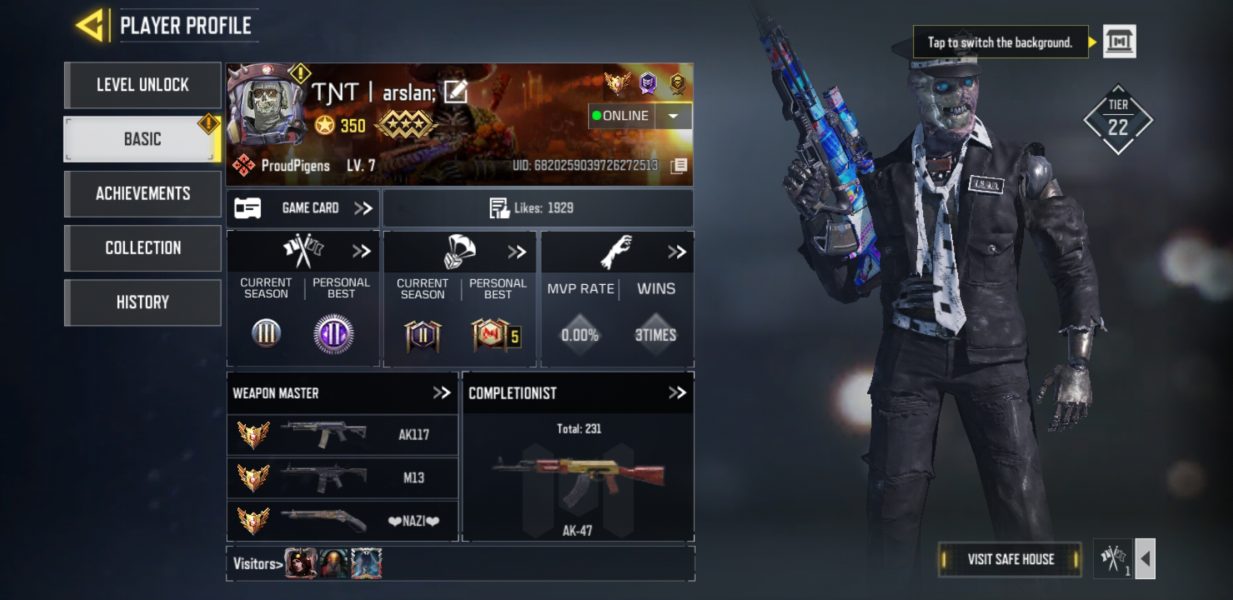1233x600 pixels.
Task: Switch the profile background
Action: [x=1119, y=42]
